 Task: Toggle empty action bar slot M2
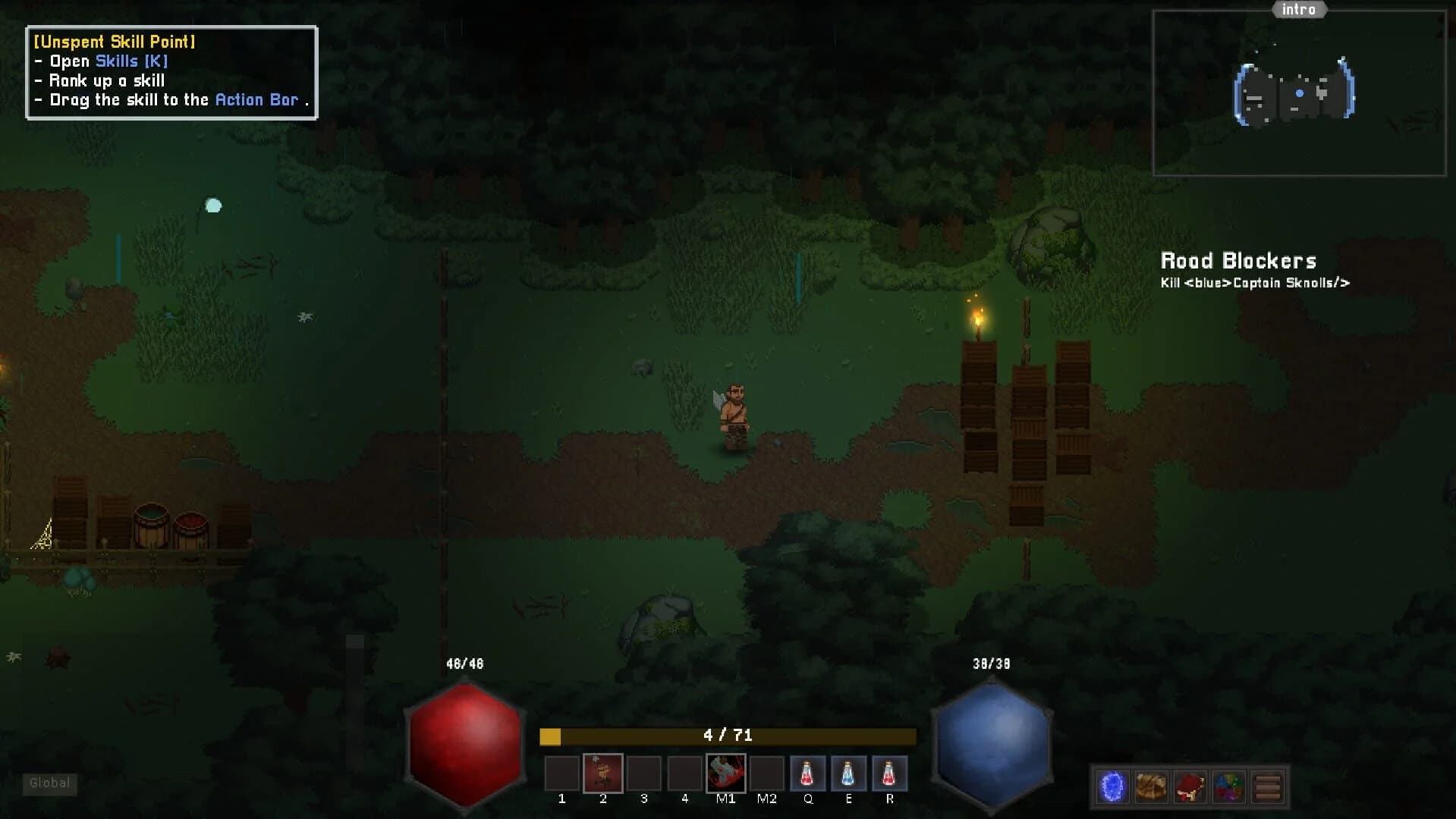coord(766,772)
